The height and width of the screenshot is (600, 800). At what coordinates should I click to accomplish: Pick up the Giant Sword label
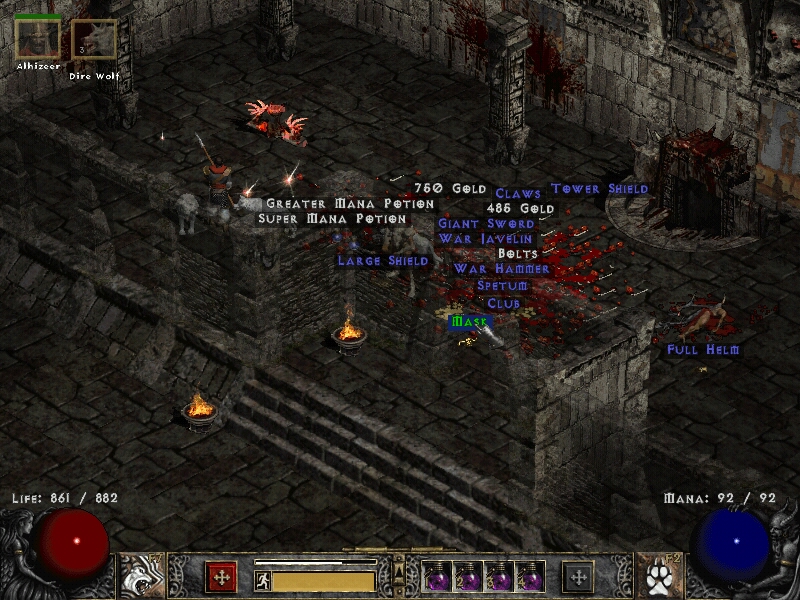(x=486, y=224)
